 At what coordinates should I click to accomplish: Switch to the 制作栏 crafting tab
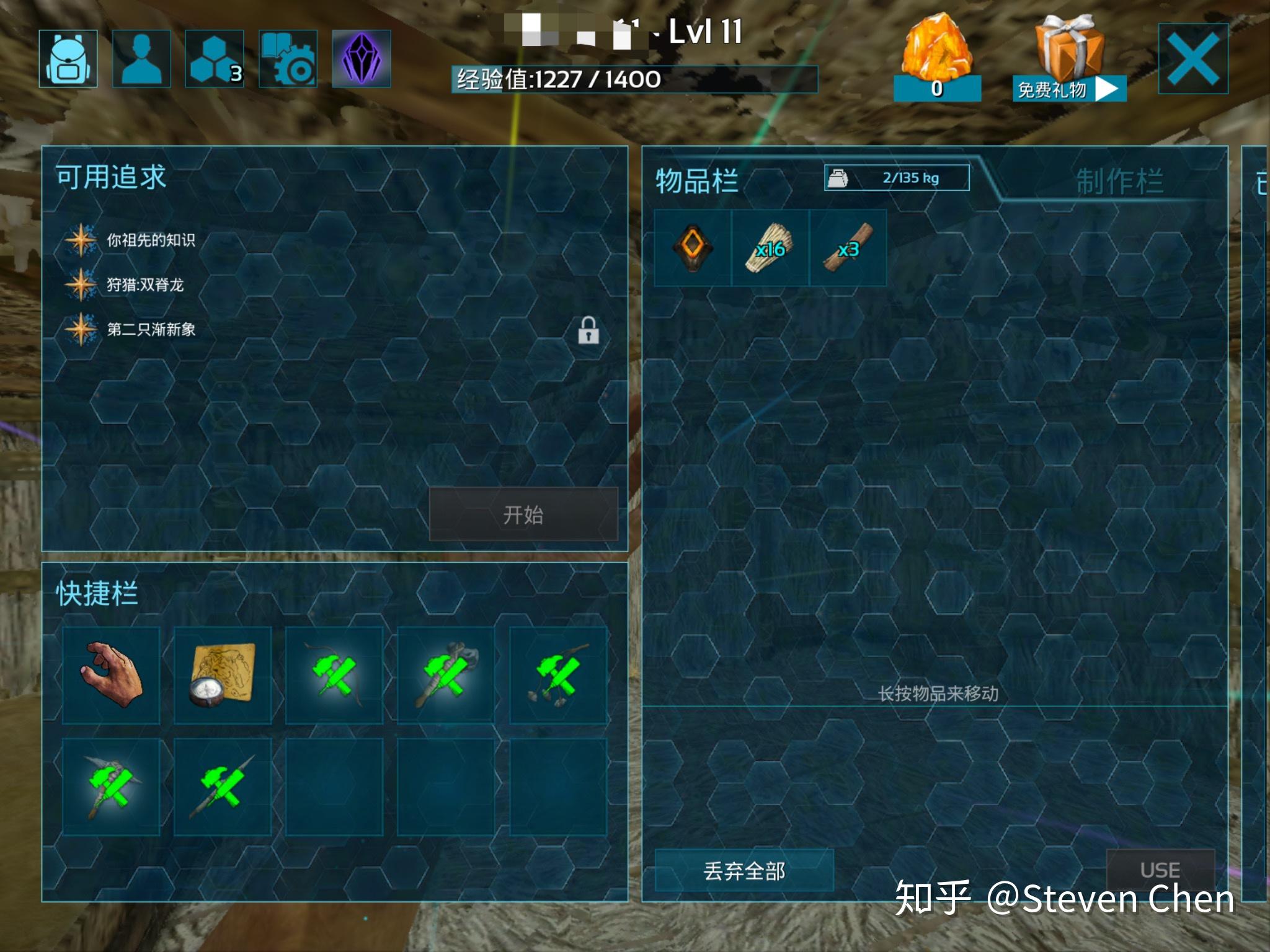click(1119, 181)
